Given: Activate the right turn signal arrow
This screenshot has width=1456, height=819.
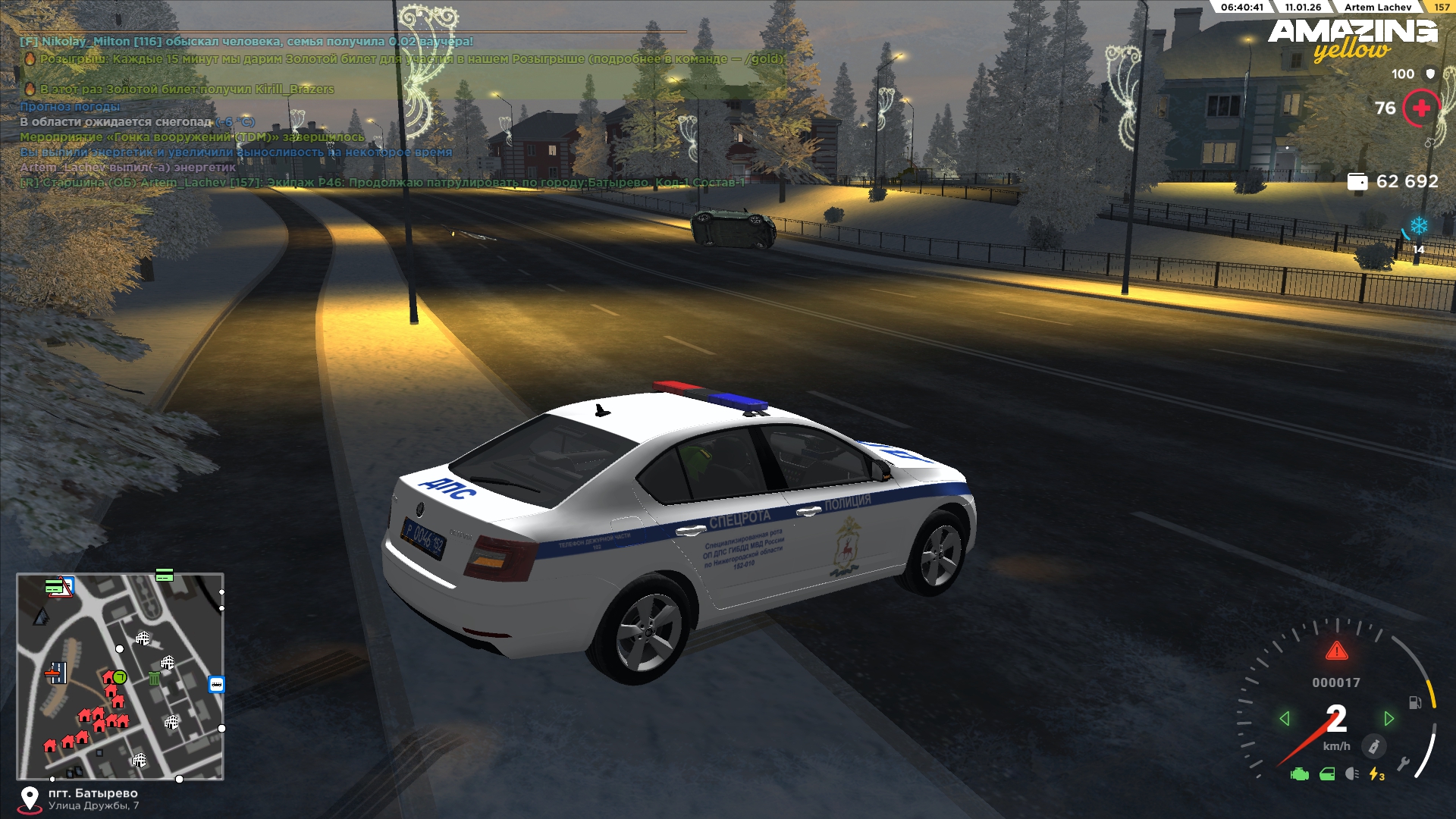Looking at the screenshot, I should [1389, 718].
